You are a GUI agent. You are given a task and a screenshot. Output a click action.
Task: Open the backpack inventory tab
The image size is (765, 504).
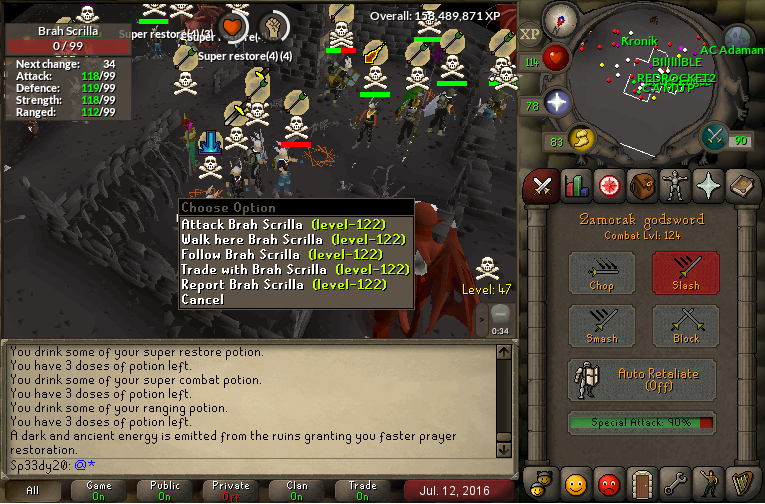click(x=641, y=186)
